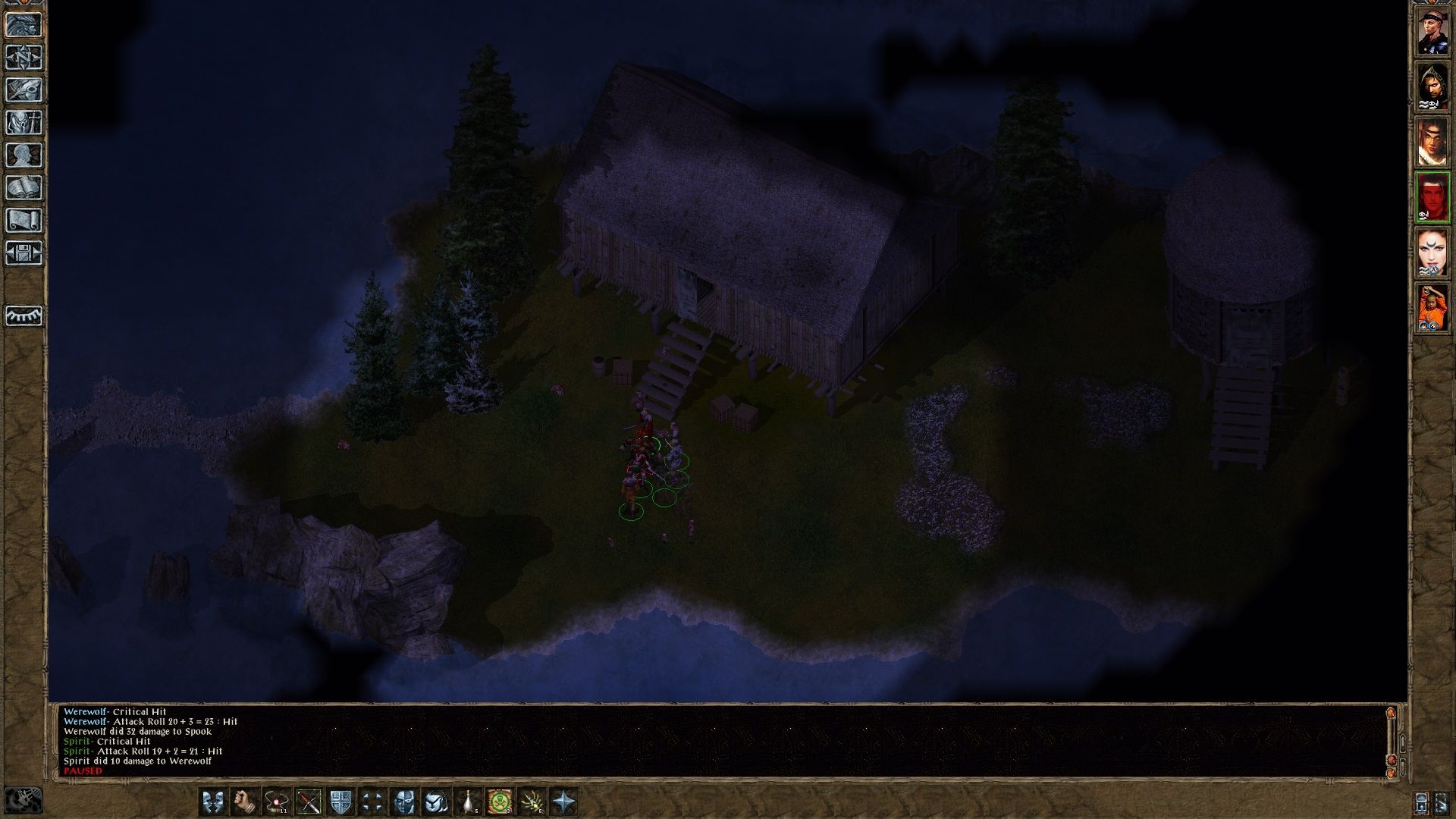
Task: Select the woman with crescent-moon forehead portrait
Action: (1432, 253)
